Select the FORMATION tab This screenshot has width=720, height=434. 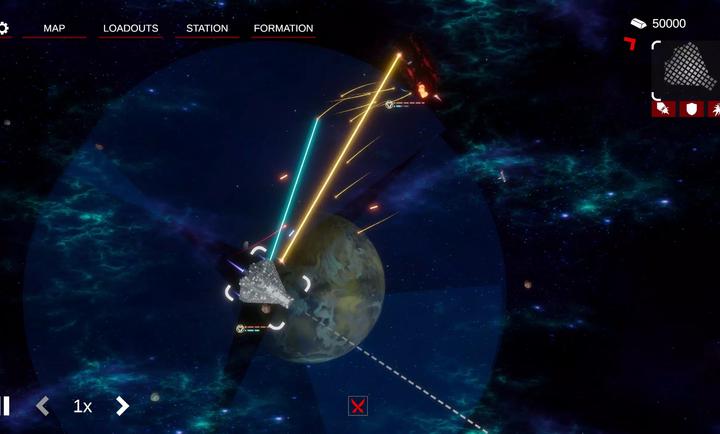(x=283, y=28)
